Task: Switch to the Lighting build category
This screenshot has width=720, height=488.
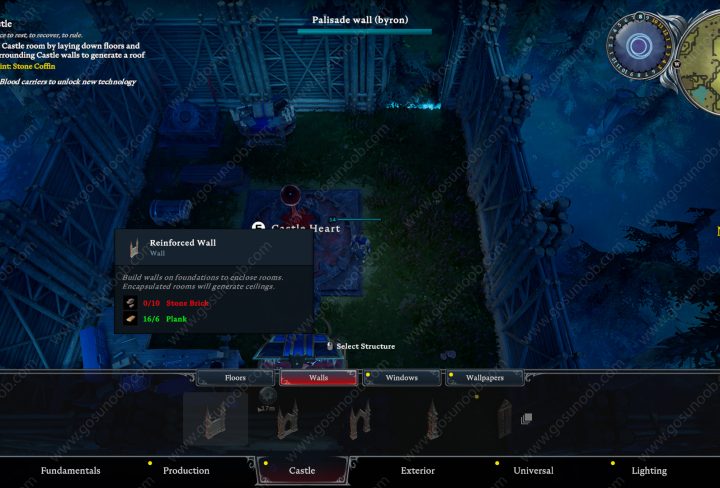Action: [649, 470]
